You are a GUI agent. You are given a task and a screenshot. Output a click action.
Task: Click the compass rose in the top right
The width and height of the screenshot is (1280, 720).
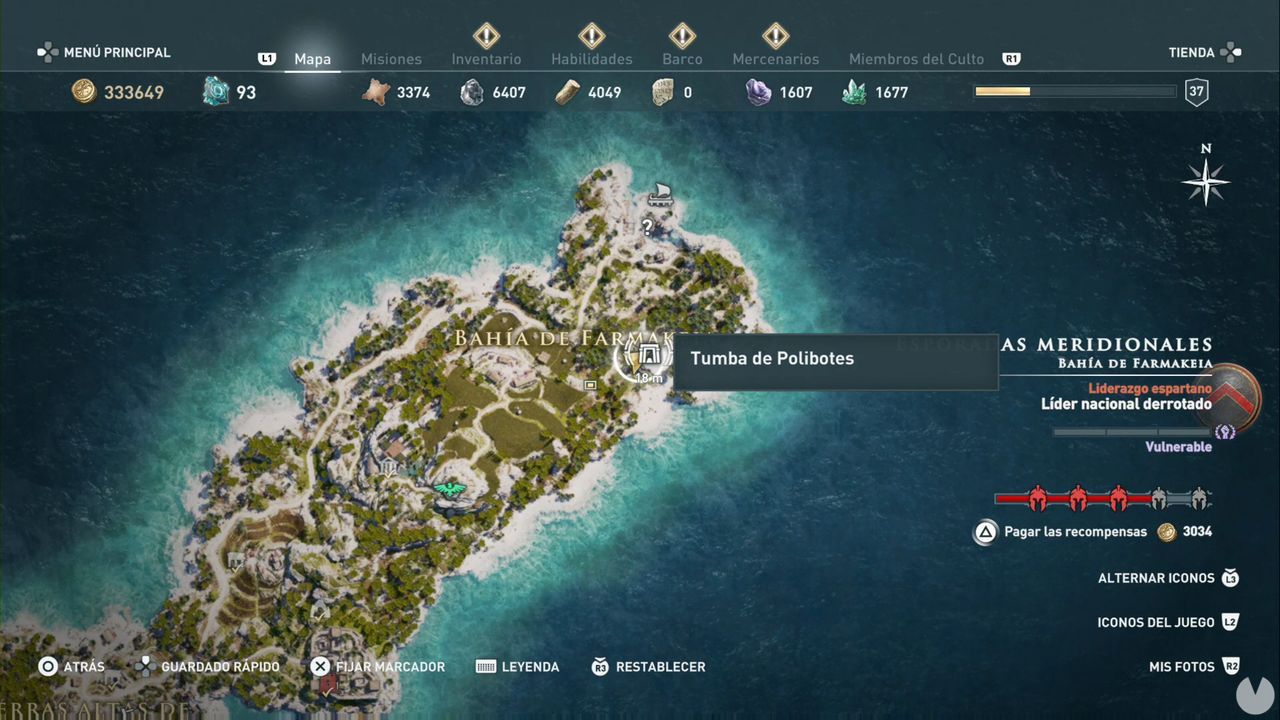(x=1206, y=182)
